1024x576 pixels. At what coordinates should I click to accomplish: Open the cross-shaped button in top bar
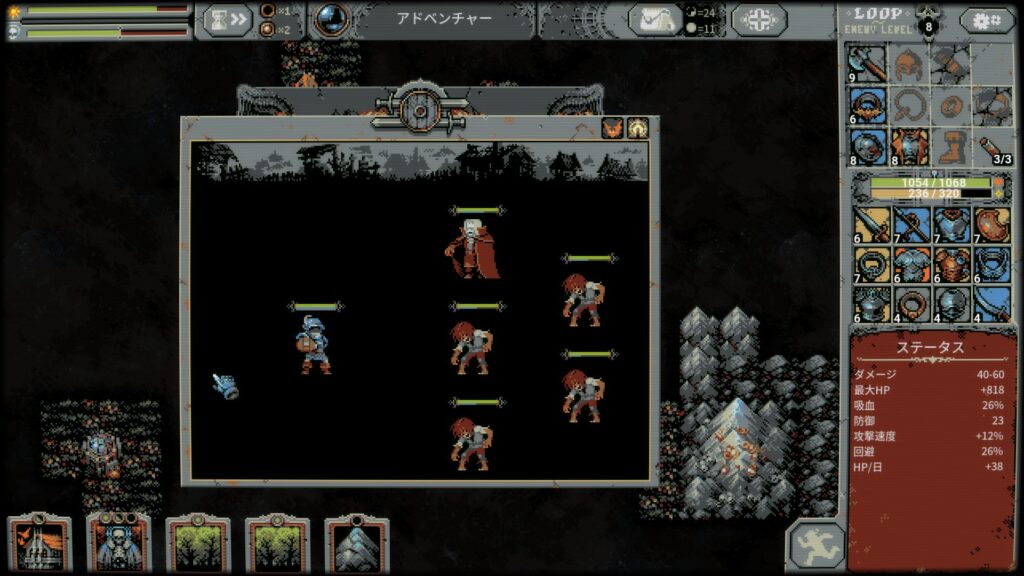766,20
